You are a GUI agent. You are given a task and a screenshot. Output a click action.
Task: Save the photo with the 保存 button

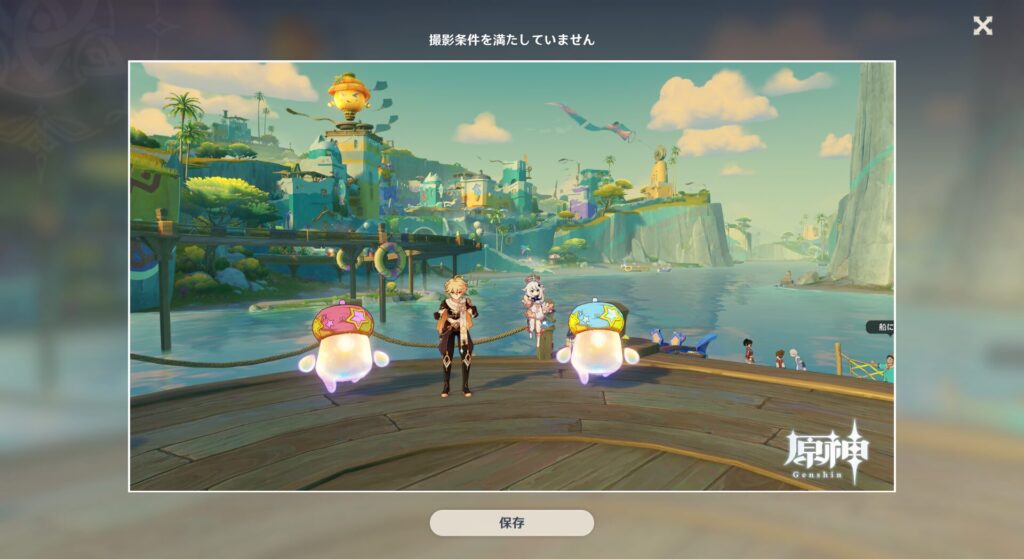coord(512,523)
